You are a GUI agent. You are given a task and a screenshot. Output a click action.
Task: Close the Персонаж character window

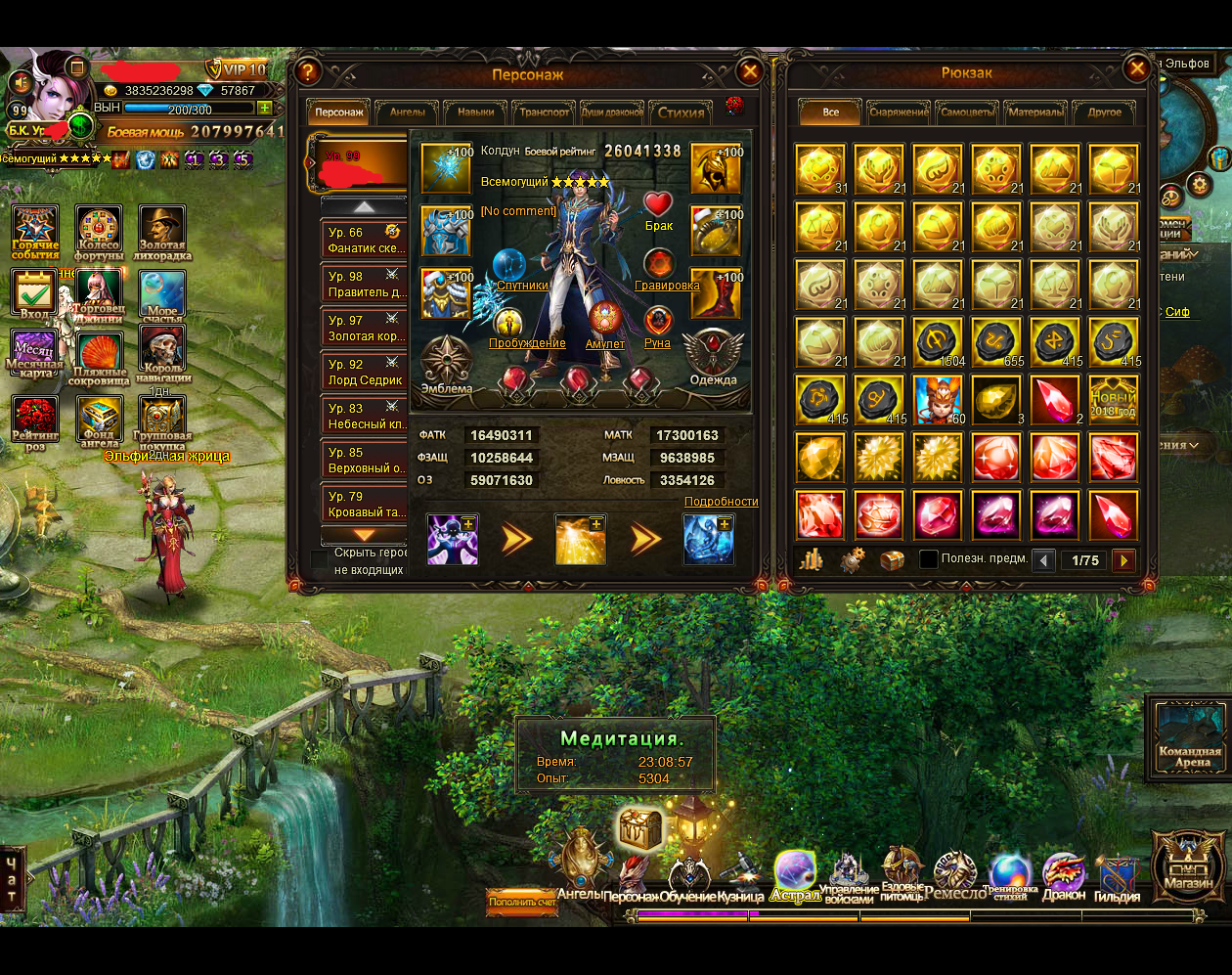coord(750,71)
